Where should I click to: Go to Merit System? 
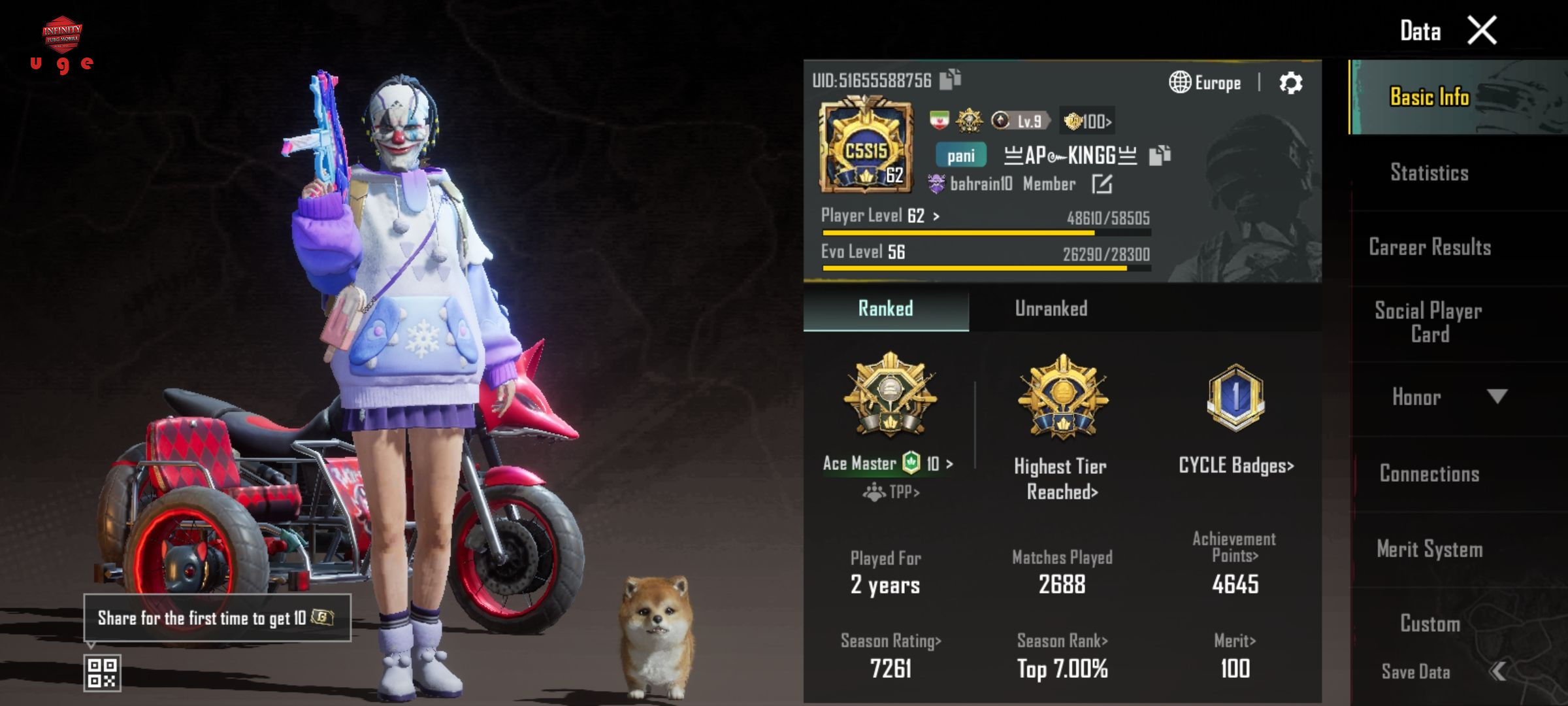pos(1429,549)
